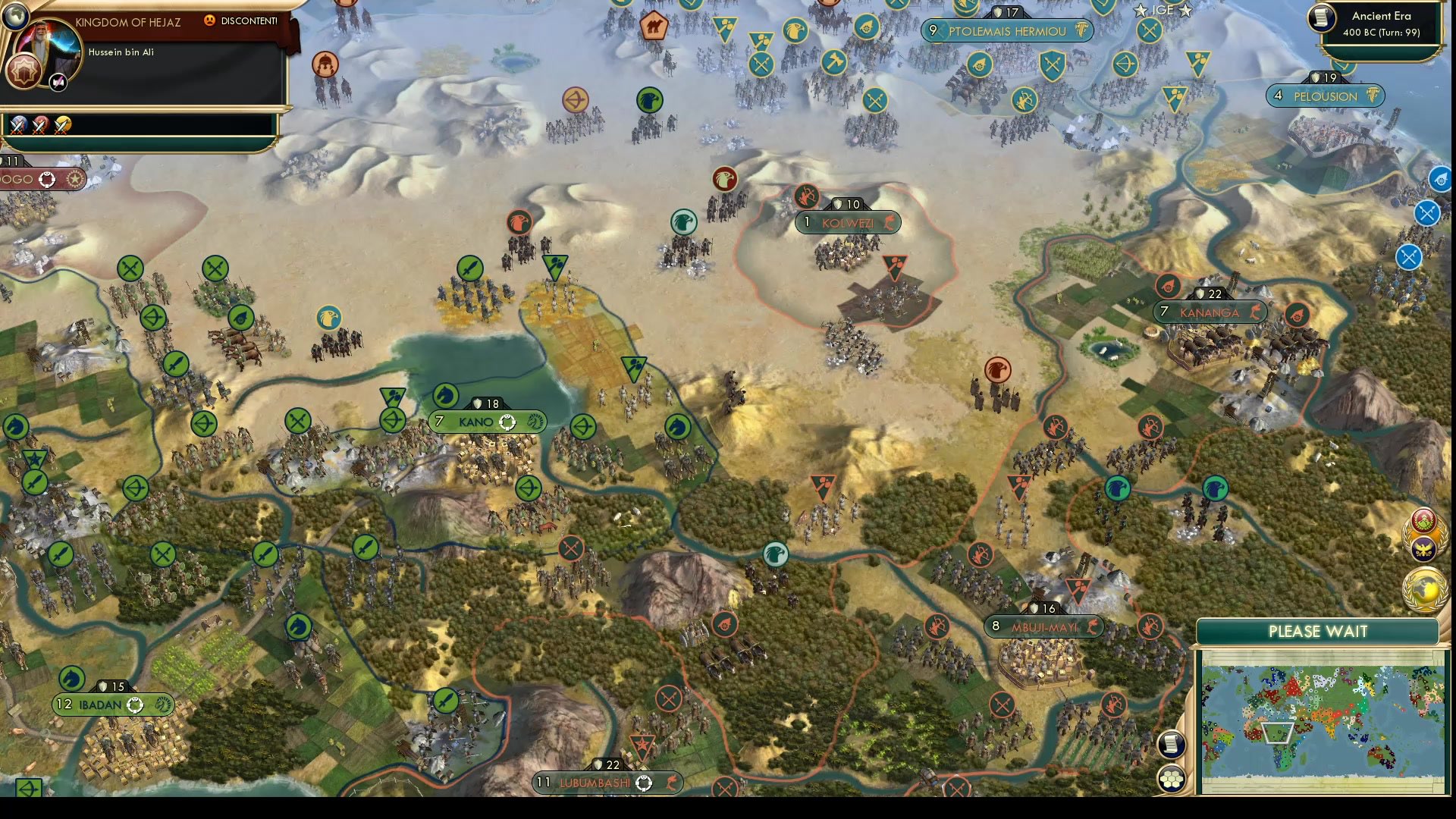Open Kano's city screen from its banner
Screen dimensions: 1456x819
pyautogui.click(x=485, y=422)
